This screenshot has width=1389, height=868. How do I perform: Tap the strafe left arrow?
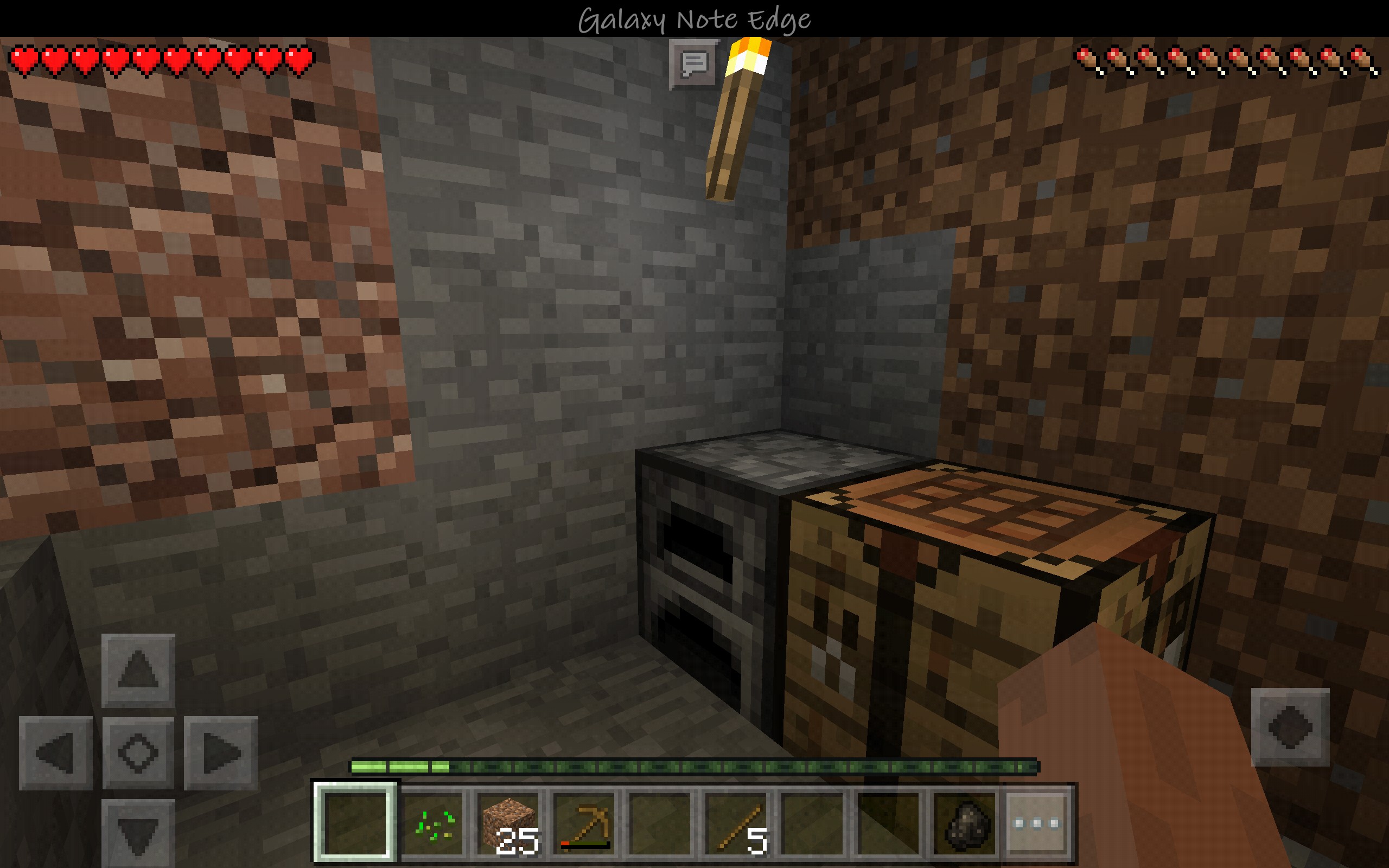tap(56, 752)
